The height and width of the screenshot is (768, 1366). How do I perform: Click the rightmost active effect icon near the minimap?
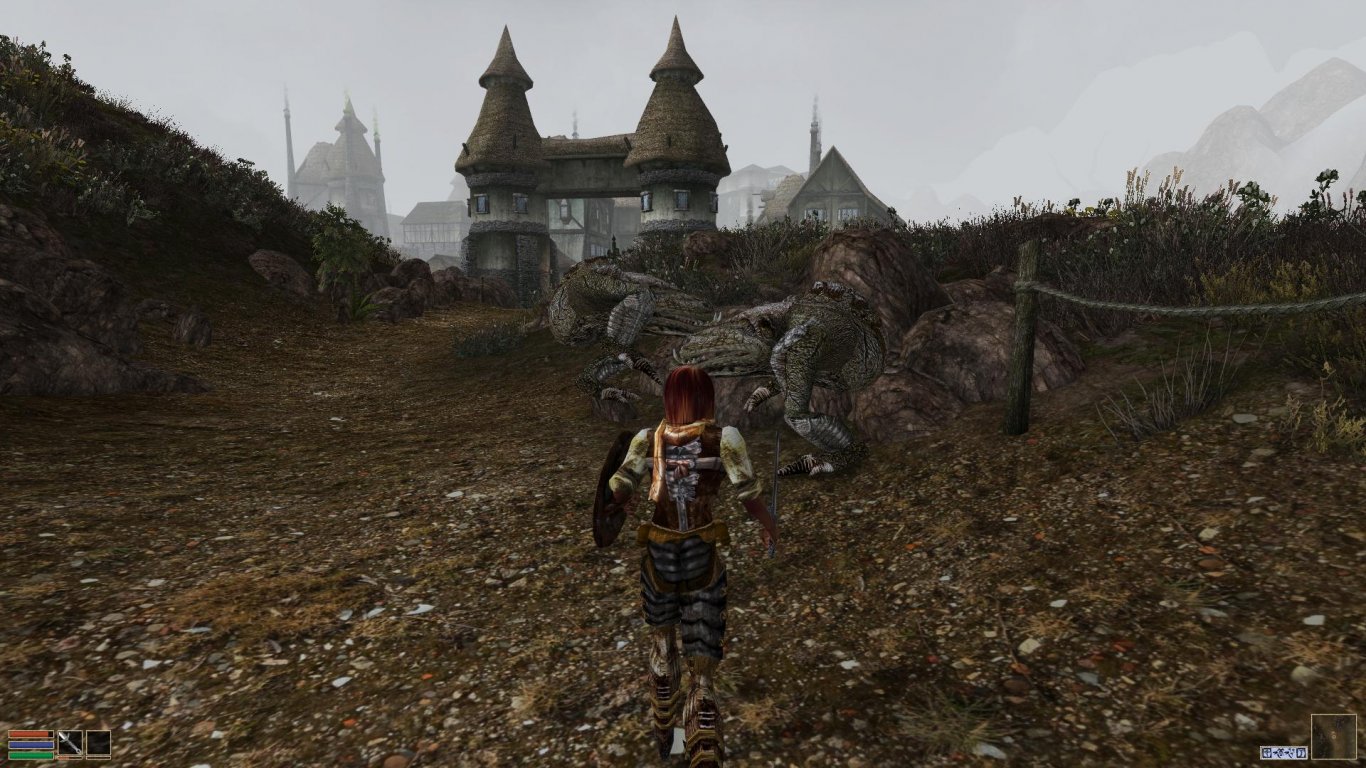tap(1301, 753)
